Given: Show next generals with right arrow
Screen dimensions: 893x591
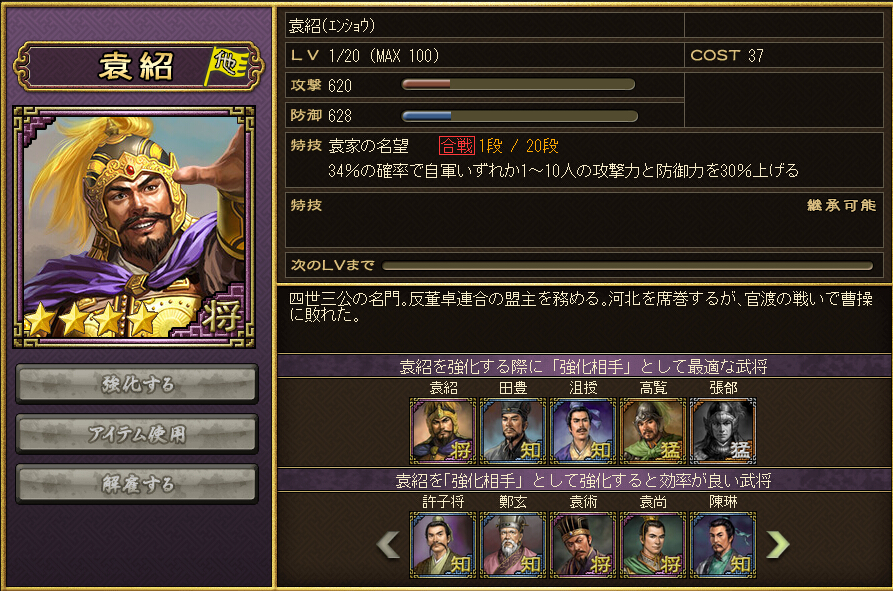Looking at the screenshot, I should (x=777, y=544).
